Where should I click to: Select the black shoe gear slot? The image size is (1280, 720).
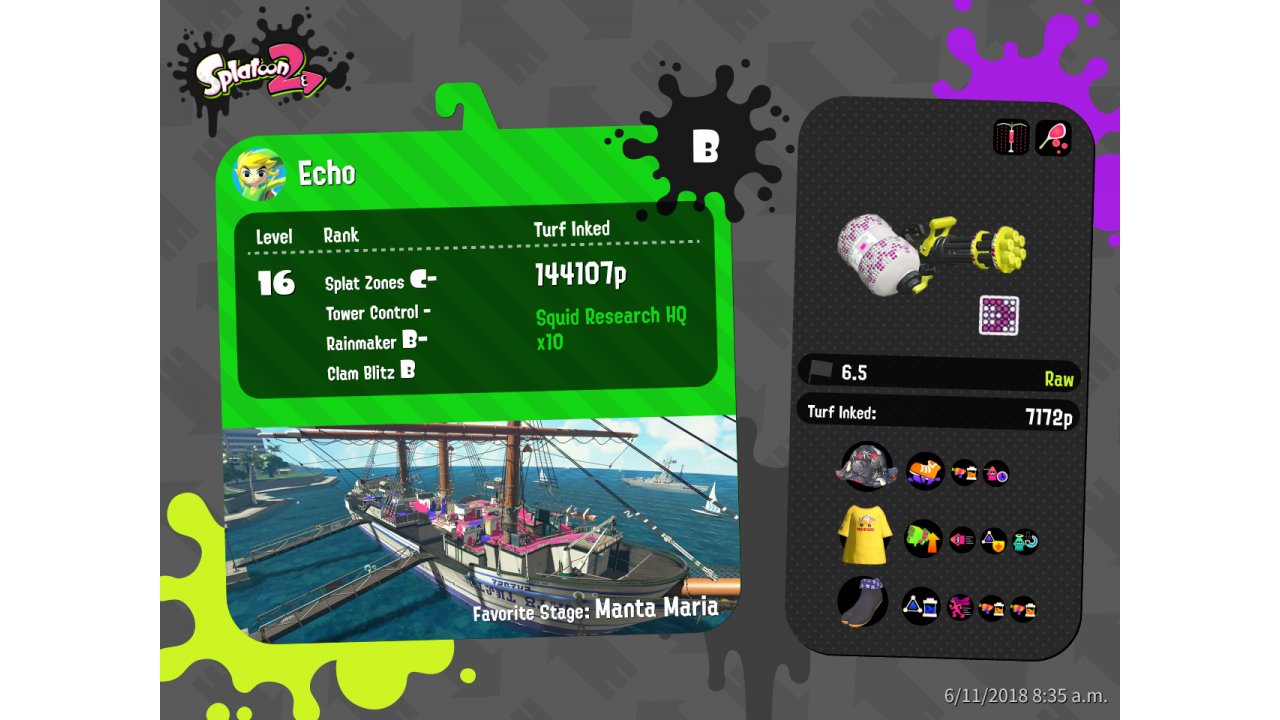point(862,602)
